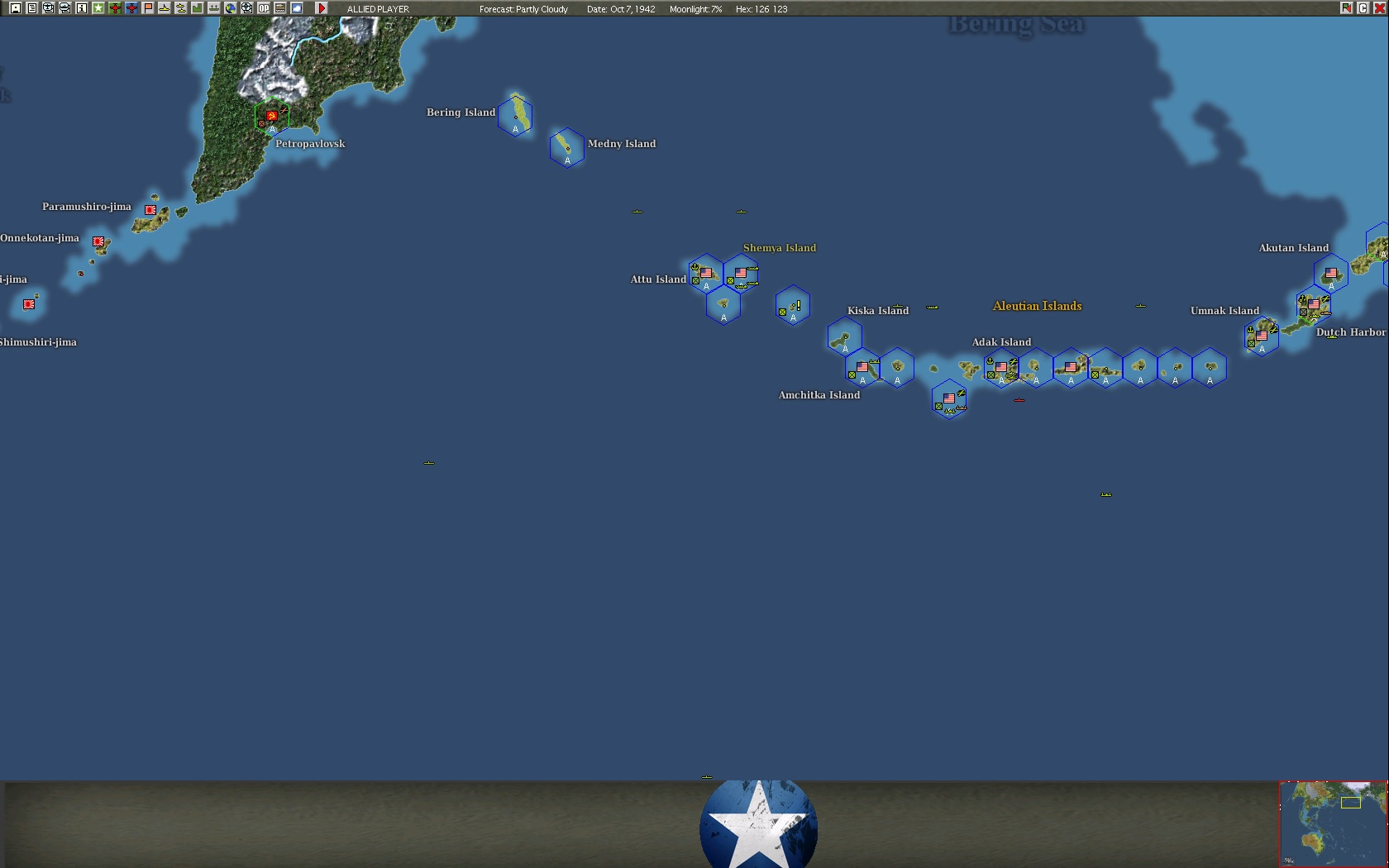Viewport: 1389px width, 868px height.
Task: Select the red plane on blue button
Action: (131, 8)
